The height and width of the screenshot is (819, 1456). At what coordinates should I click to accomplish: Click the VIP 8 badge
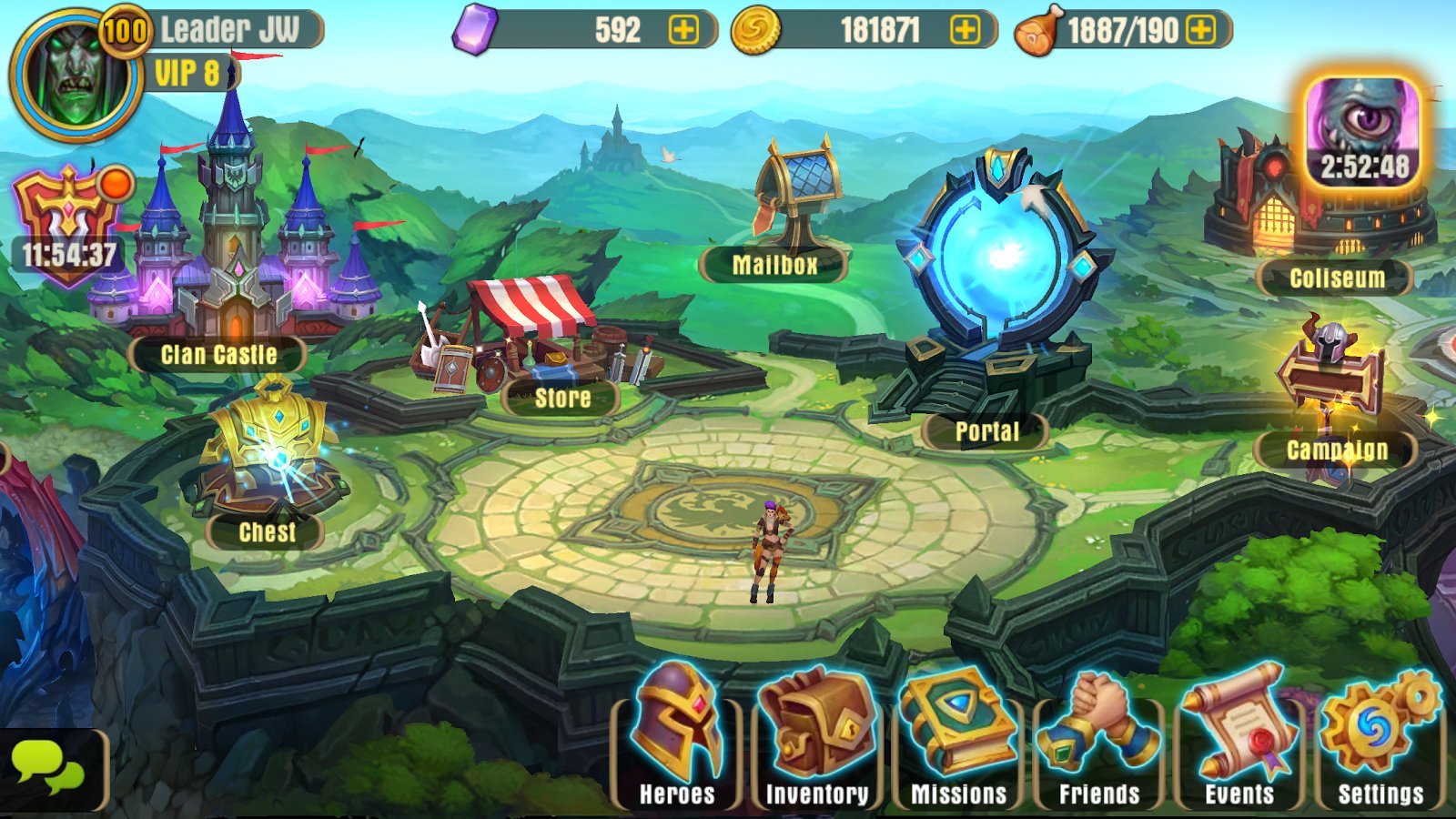point(187,73)
